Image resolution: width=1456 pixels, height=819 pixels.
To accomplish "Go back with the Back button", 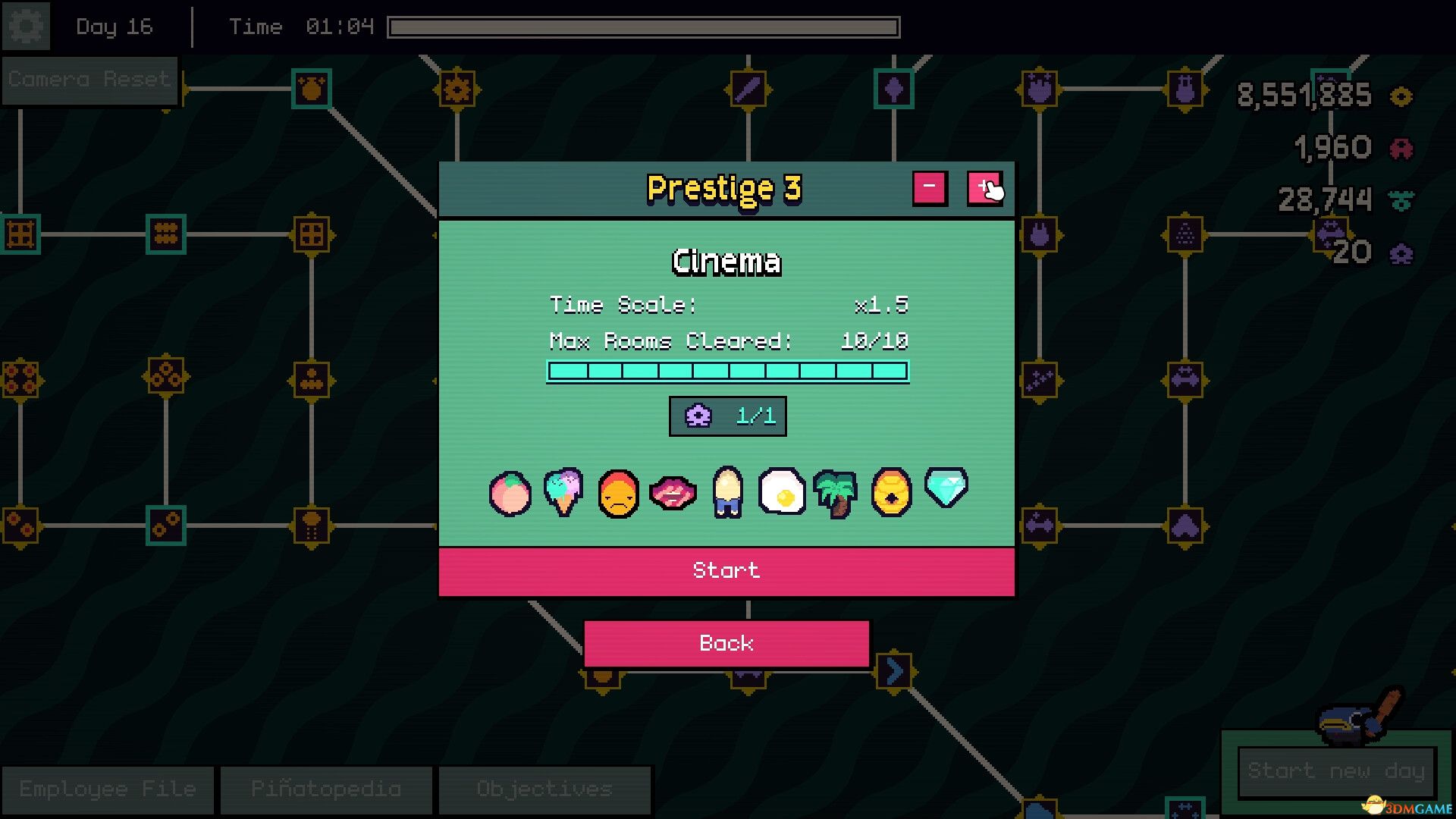I will 726,644.
